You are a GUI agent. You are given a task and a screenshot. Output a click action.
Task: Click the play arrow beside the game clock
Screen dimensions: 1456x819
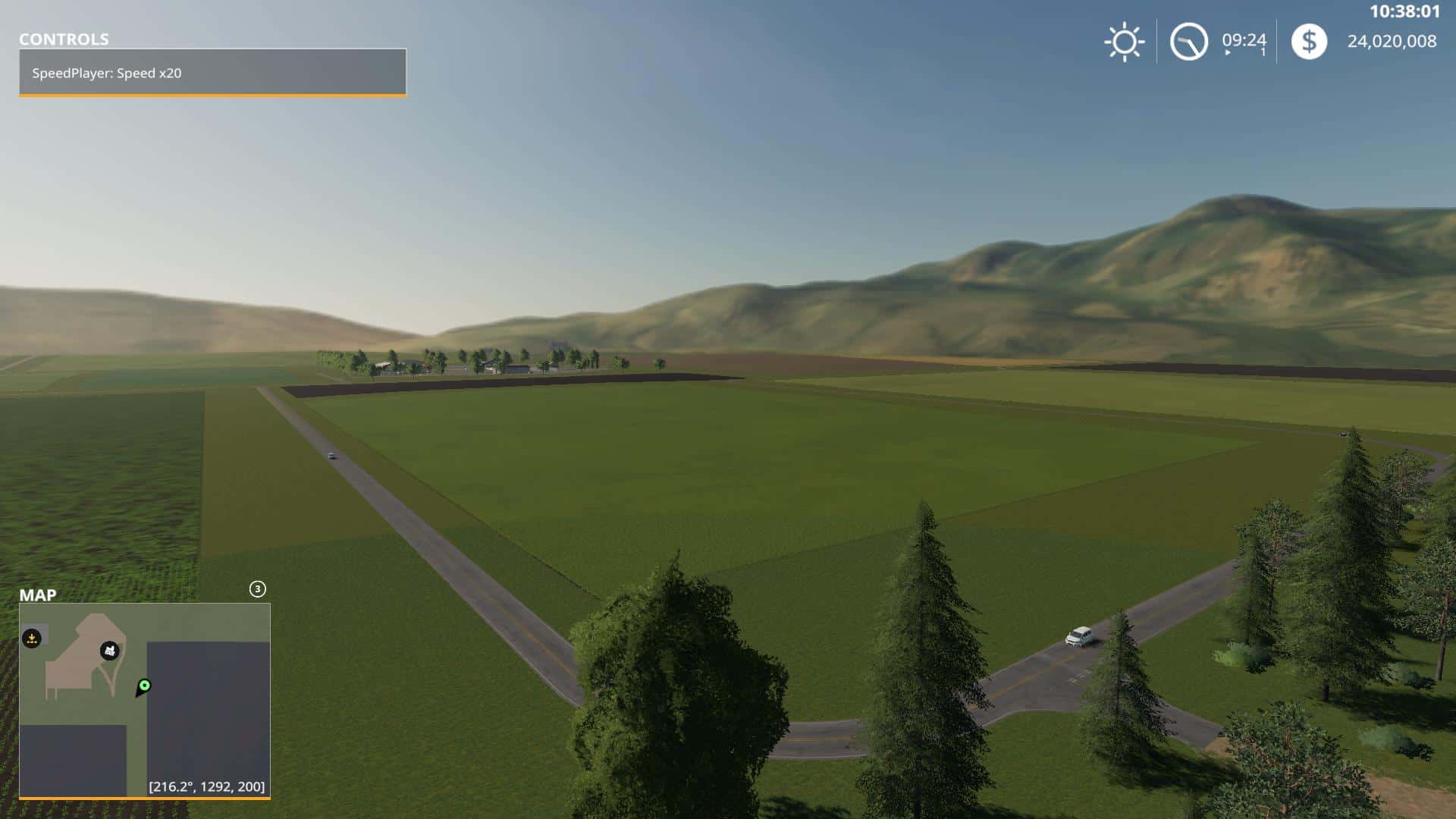(1226, 53)
